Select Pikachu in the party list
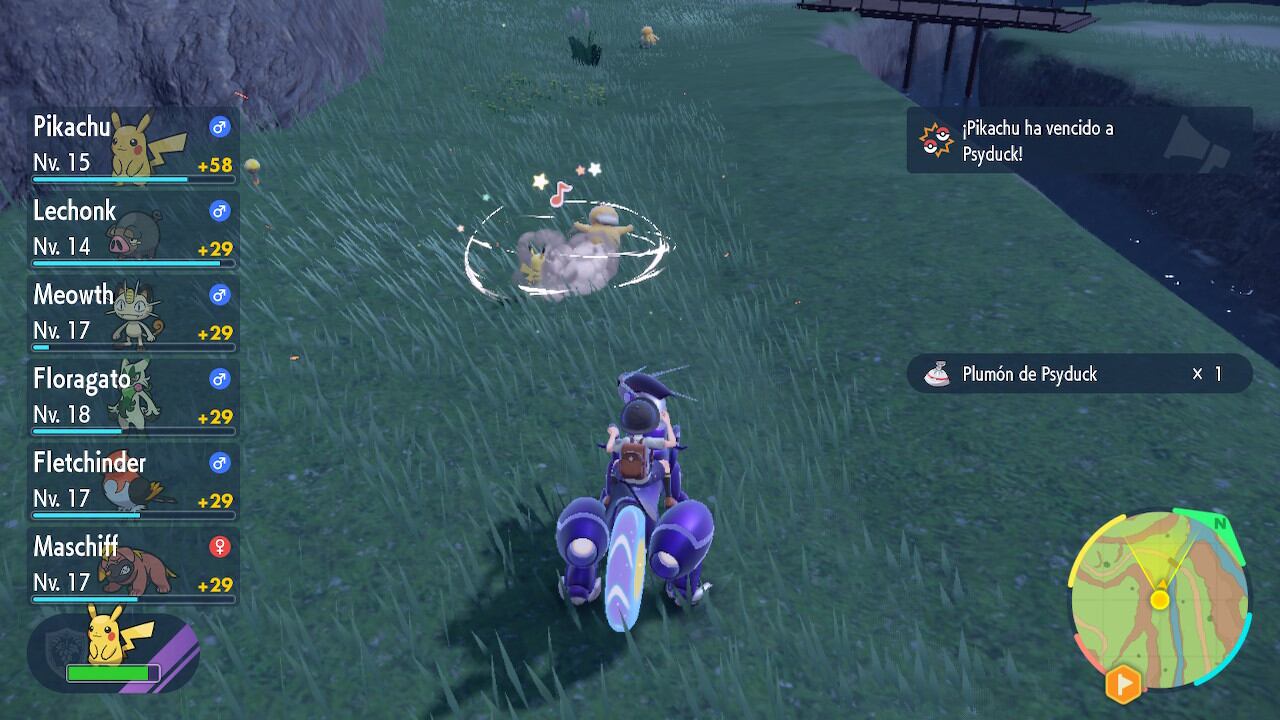Image resolution: width=1280 pixels, height=720 pixels. click(x=133, y=146)
